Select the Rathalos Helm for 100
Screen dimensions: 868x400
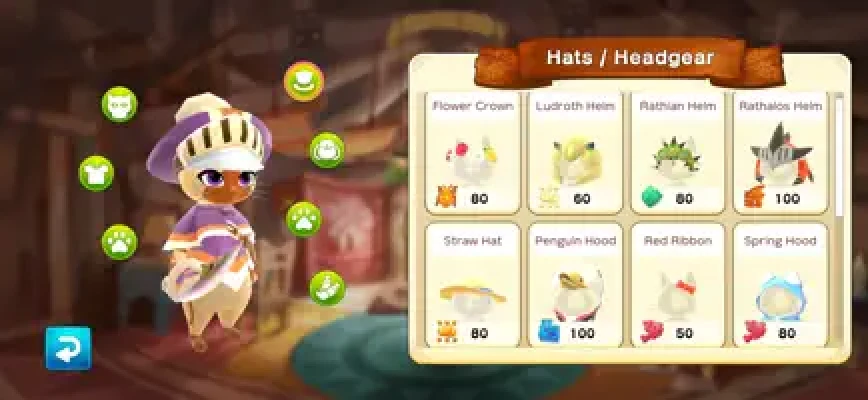780,153
